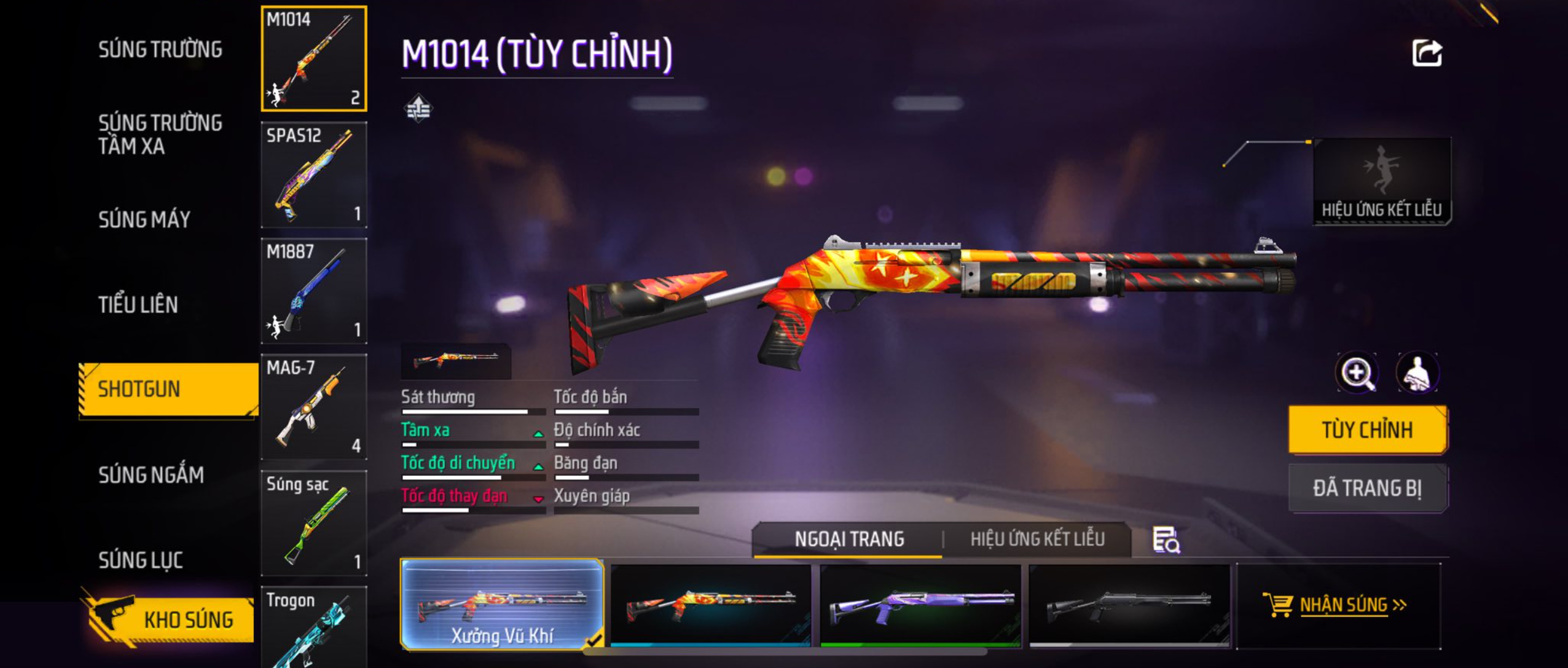This screenshot has height=668, width=1568.
Task: Zoom in with the magnifier icon
Action: 1357,372
